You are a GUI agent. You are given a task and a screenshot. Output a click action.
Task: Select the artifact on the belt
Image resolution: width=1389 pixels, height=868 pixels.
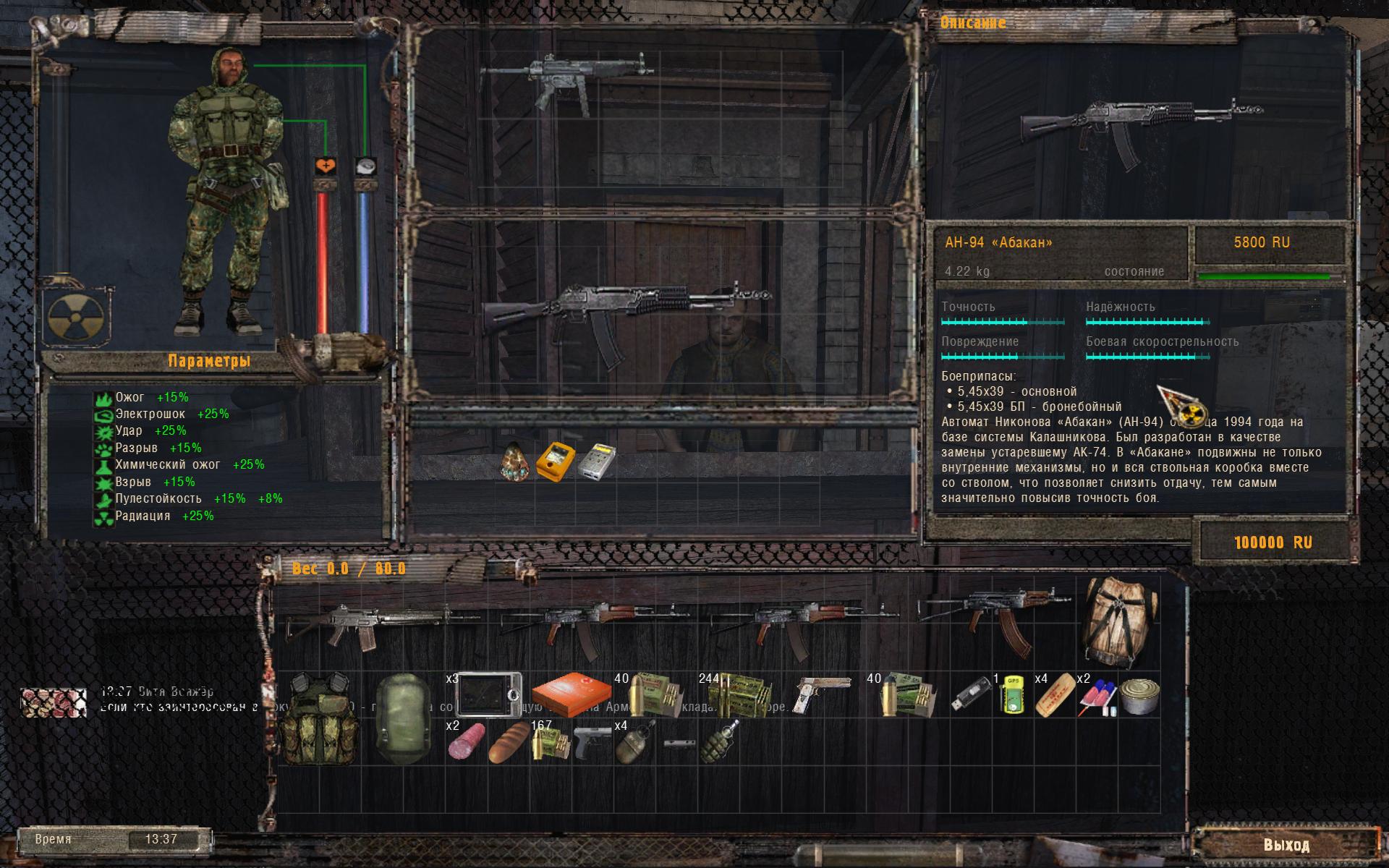[517, 461]
